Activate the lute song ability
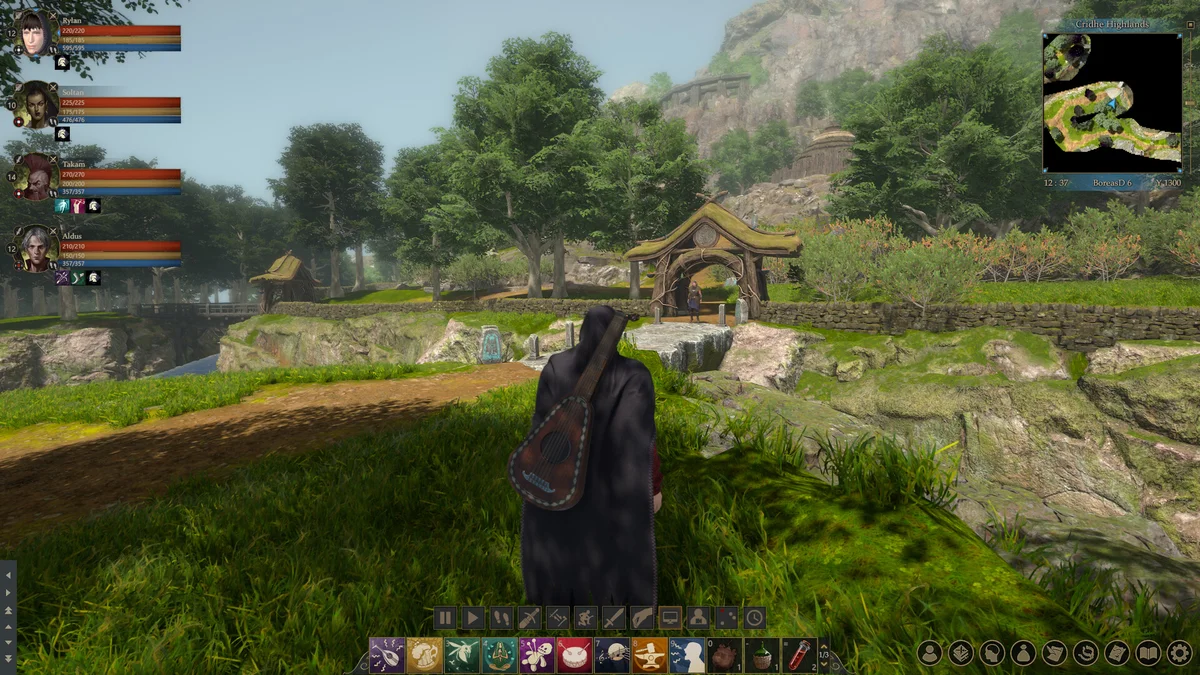1200x675 pixels. click(387, 655)
